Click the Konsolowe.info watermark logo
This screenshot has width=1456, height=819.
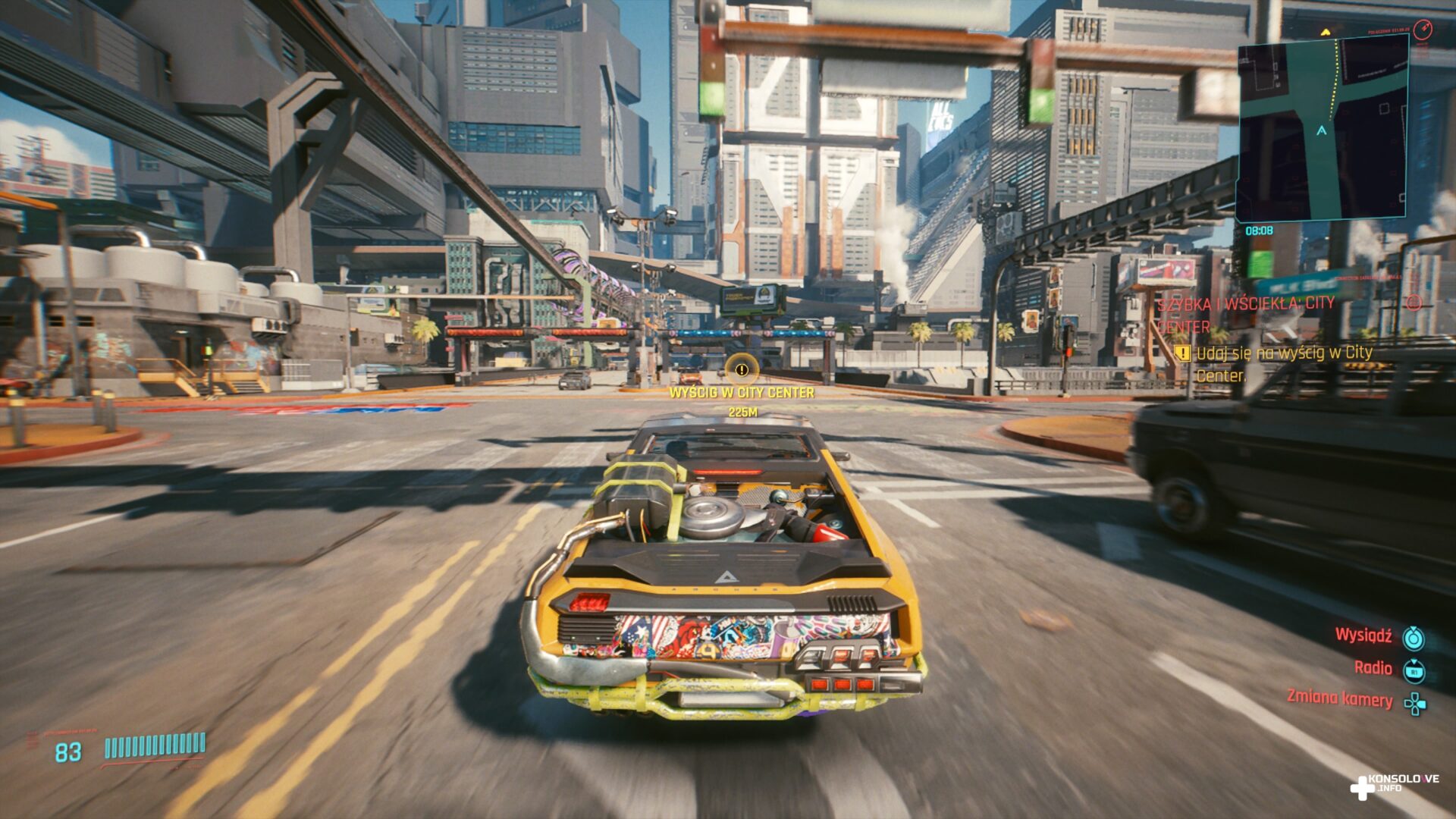tap(1394, 786)
